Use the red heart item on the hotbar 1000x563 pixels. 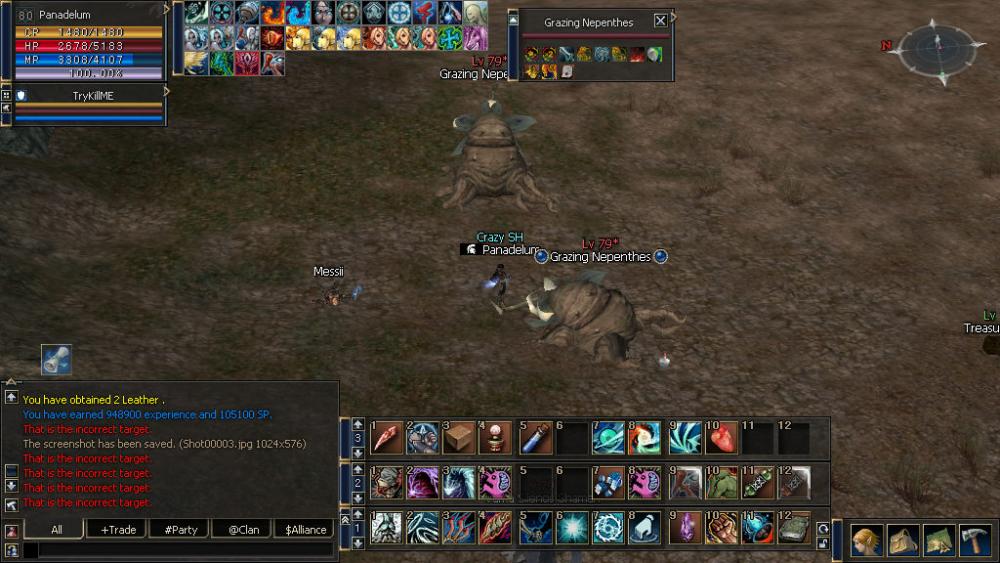tap(719, 438)
